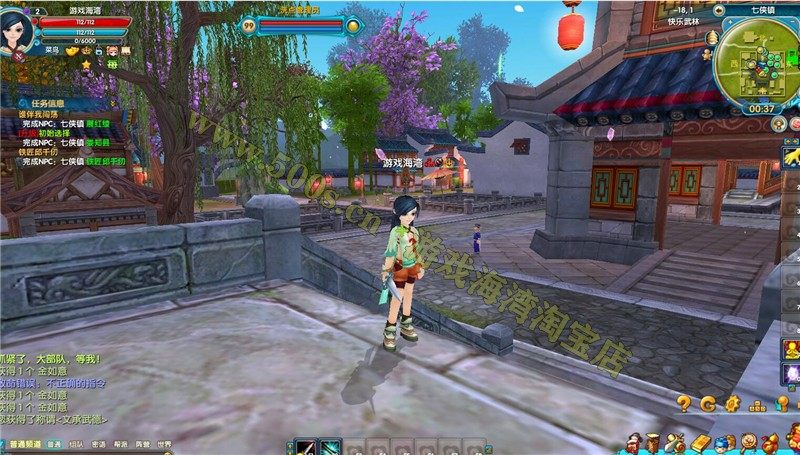Open the gear settings button
This screenshot has height=455, width=800.
tap(732, 404)
